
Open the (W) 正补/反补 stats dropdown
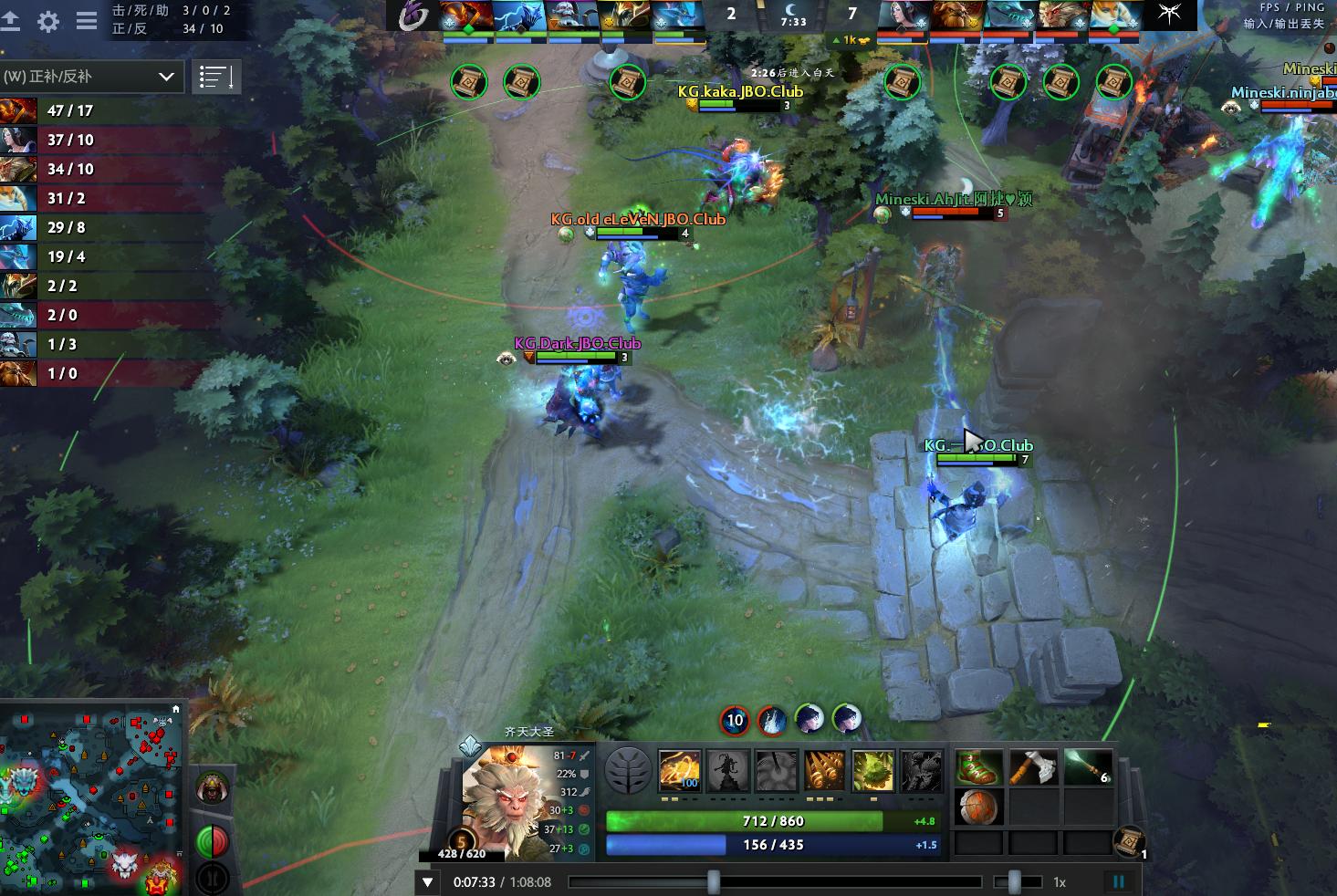[91, 77]
